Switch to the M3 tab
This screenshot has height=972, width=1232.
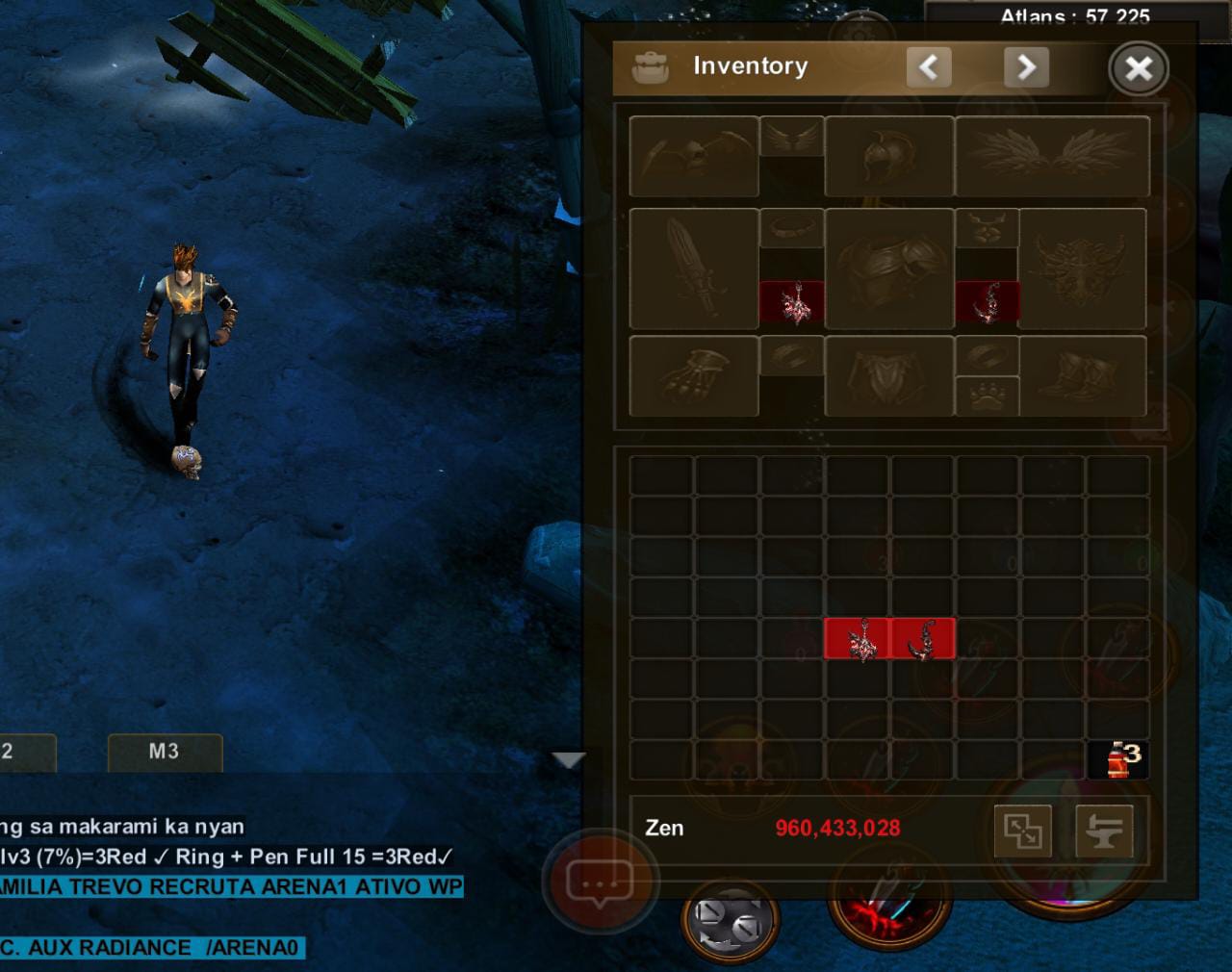coord(165,752)
